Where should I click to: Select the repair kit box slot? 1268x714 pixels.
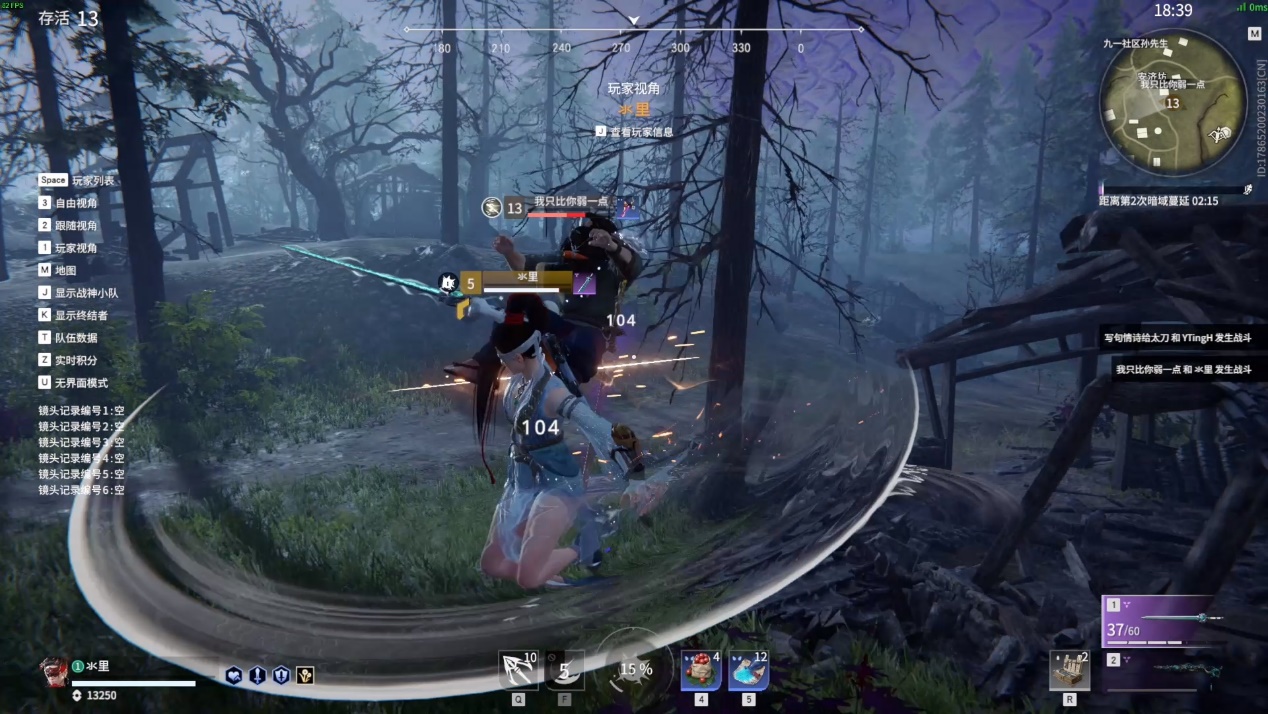click(1069, 670)
